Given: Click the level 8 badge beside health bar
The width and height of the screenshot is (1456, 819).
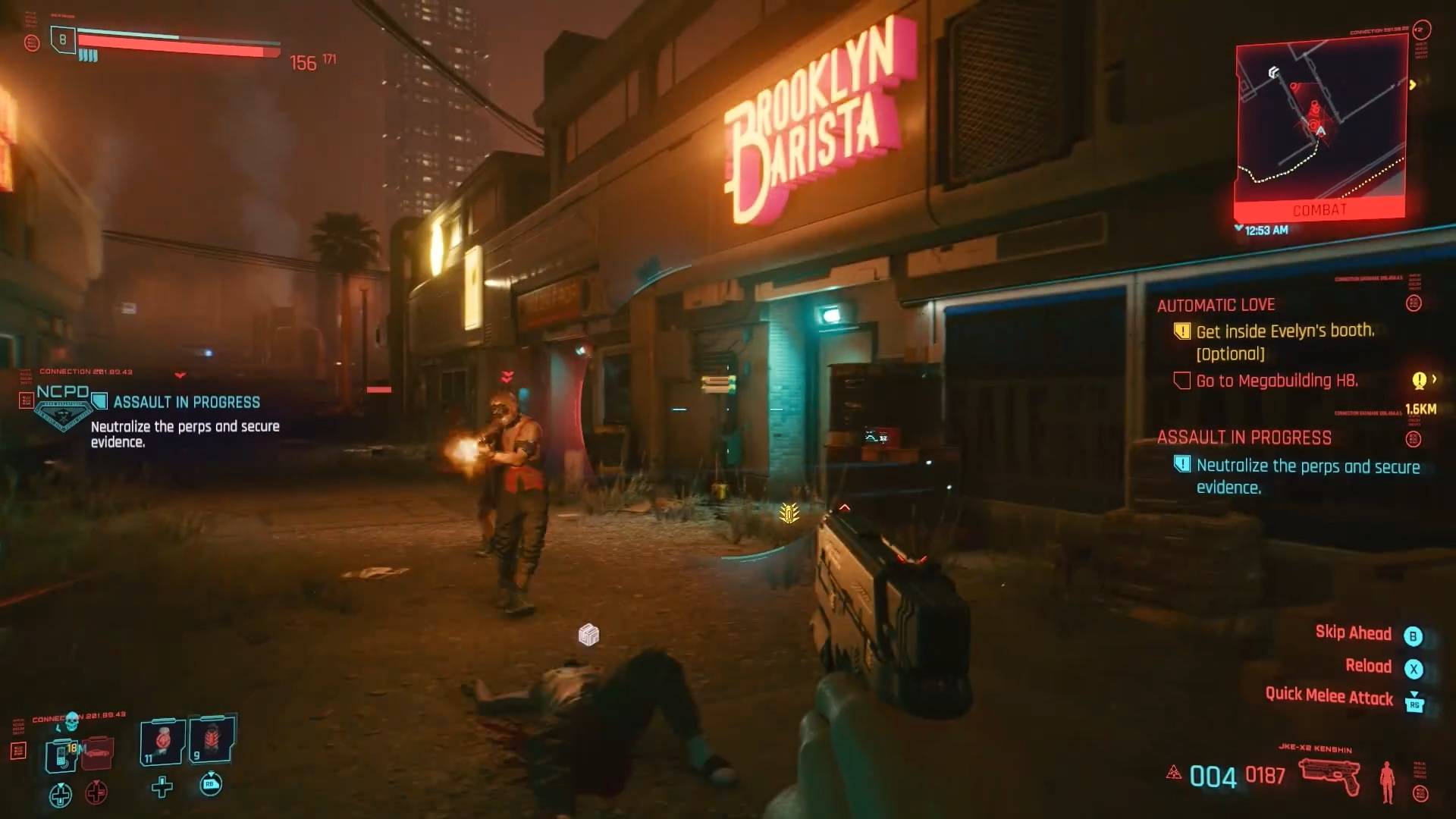Looking at the screenshot, I should click(x=63, y=39).
